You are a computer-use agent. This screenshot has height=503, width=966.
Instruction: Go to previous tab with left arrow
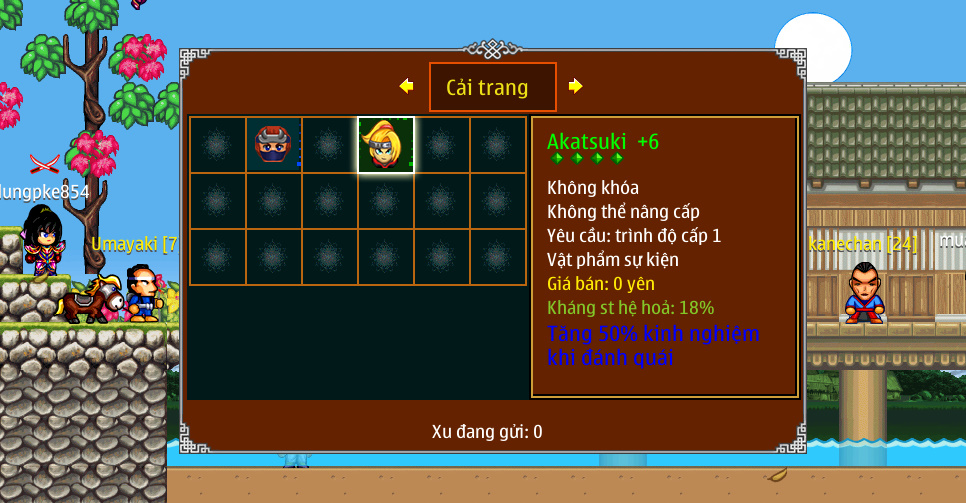[x=406, y=86]
